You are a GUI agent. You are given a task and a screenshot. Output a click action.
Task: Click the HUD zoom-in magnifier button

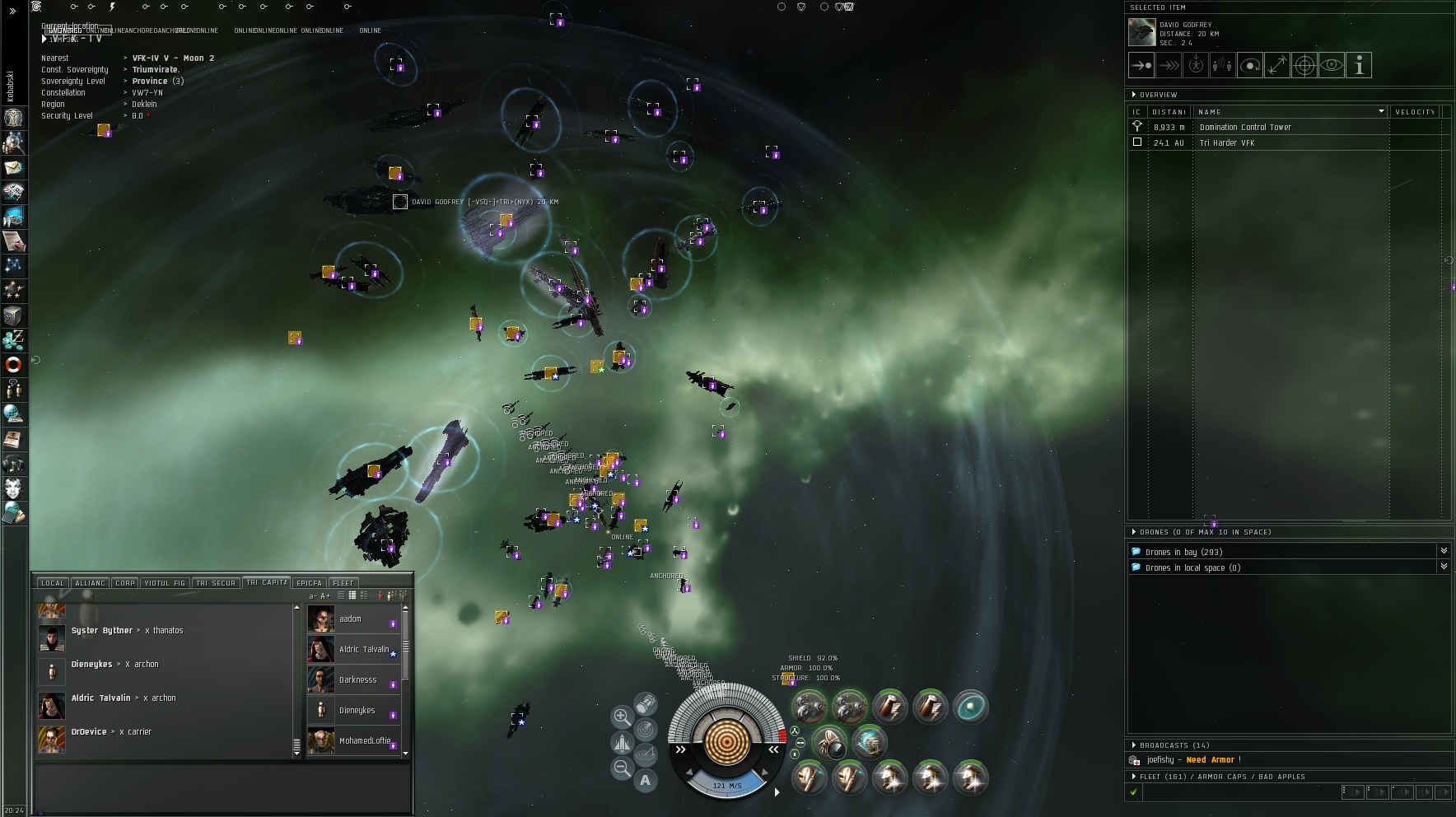point(622,717)
